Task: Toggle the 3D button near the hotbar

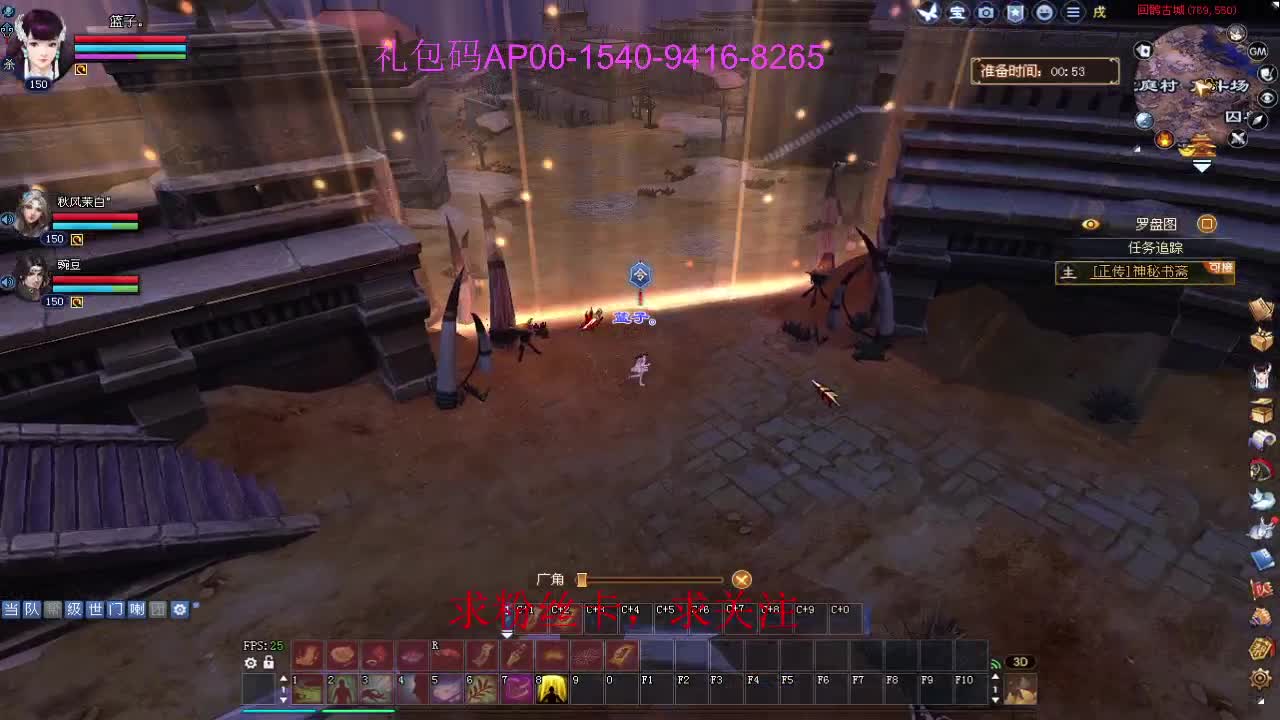Action: pyautogui.click(x=1020, y=661)
